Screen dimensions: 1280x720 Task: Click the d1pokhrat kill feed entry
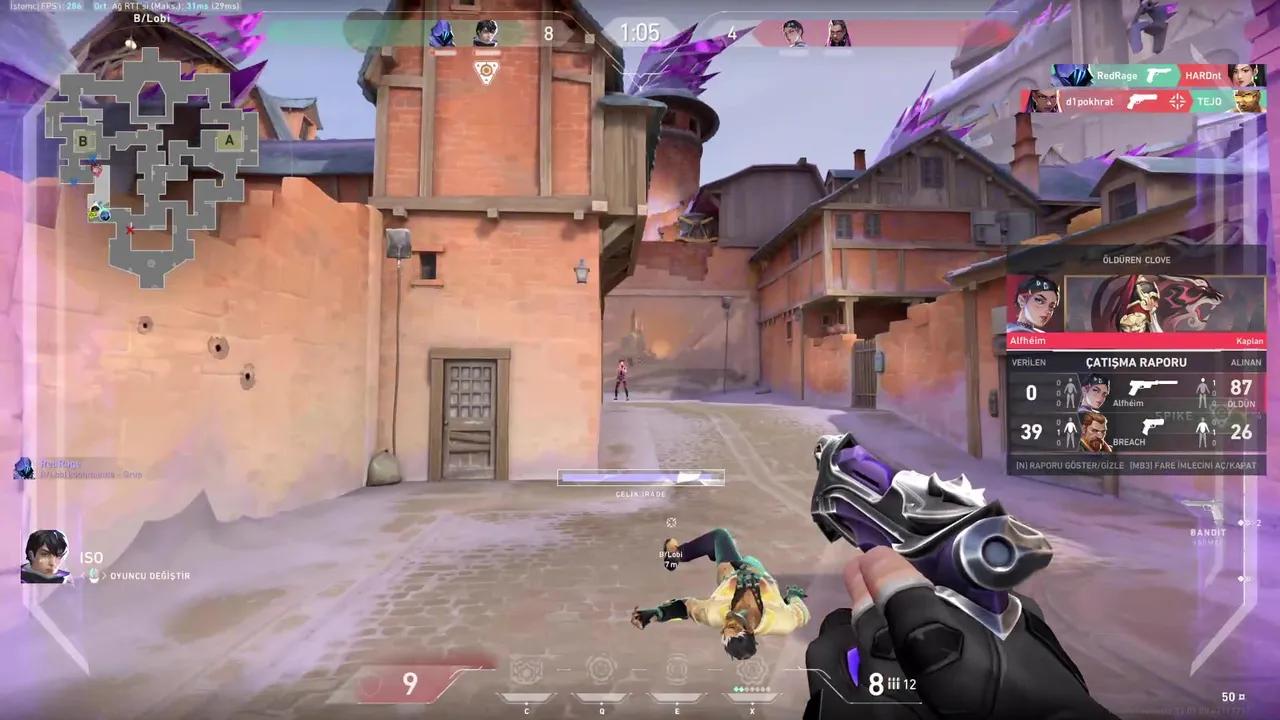click(1144, 101)
